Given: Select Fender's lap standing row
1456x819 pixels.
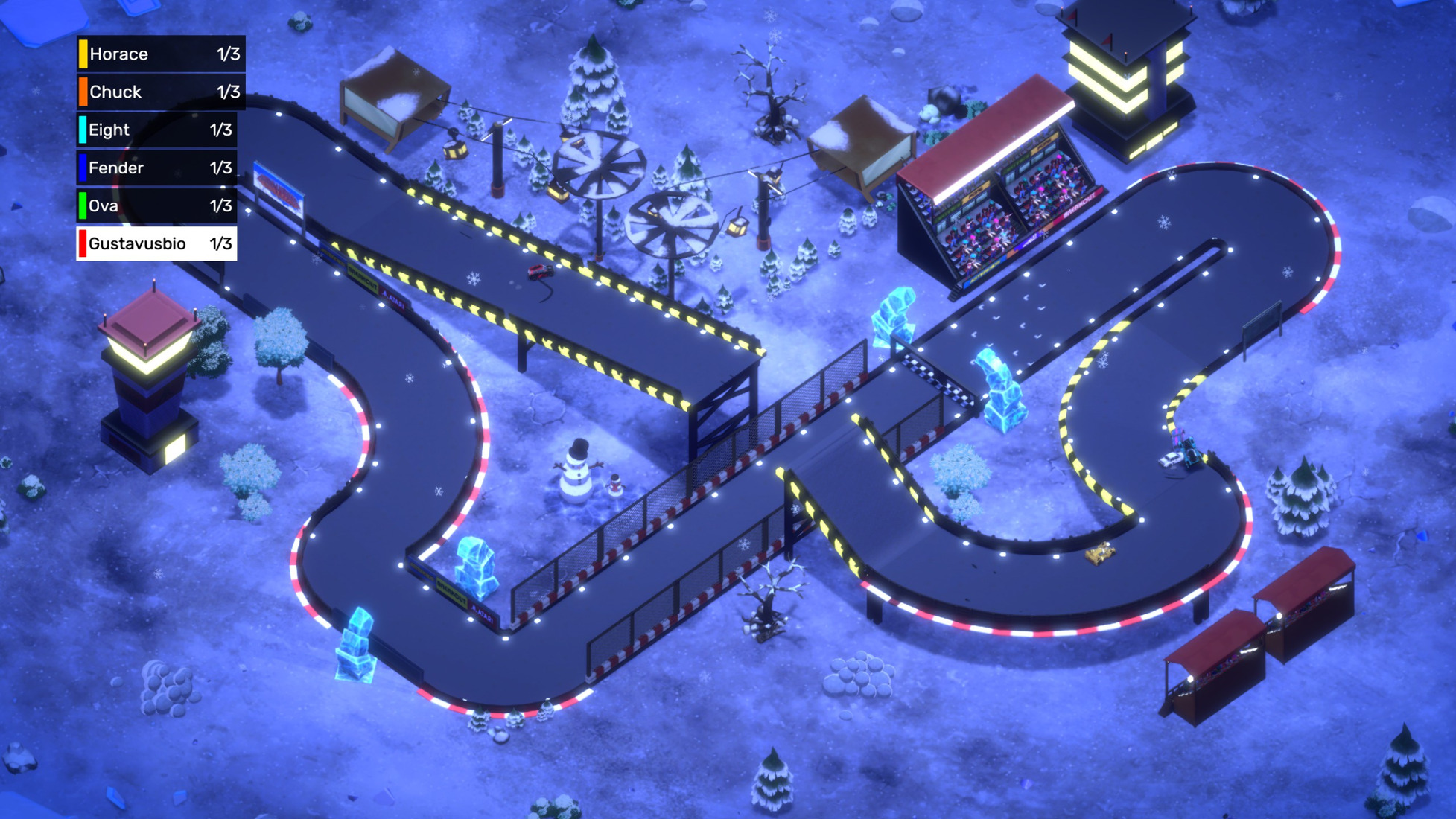Looking at the screenshot, I should pyautogui.click(x=157, y=168).
